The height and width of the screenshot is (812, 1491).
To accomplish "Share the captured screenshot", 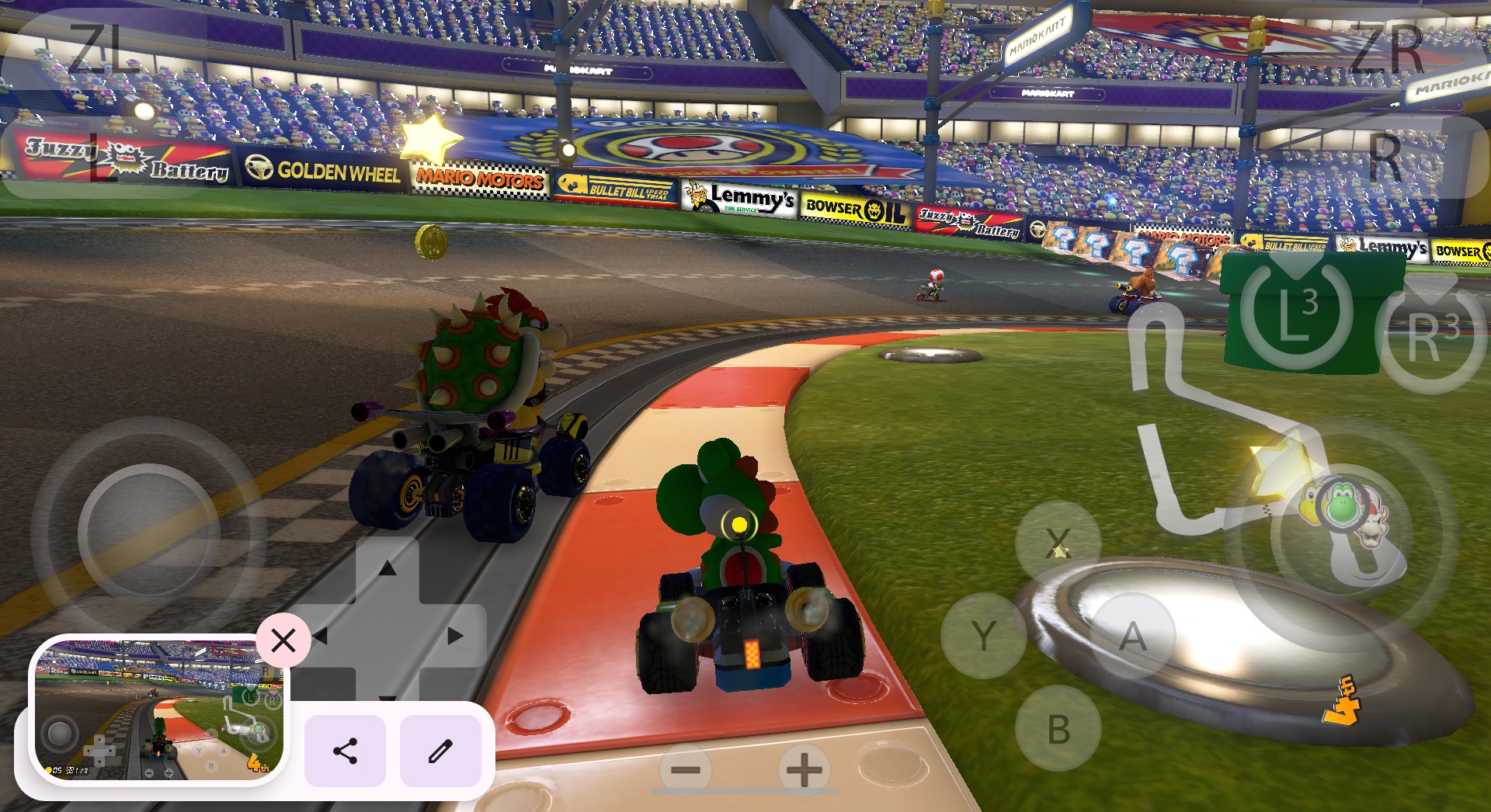I will coord(345,751).
